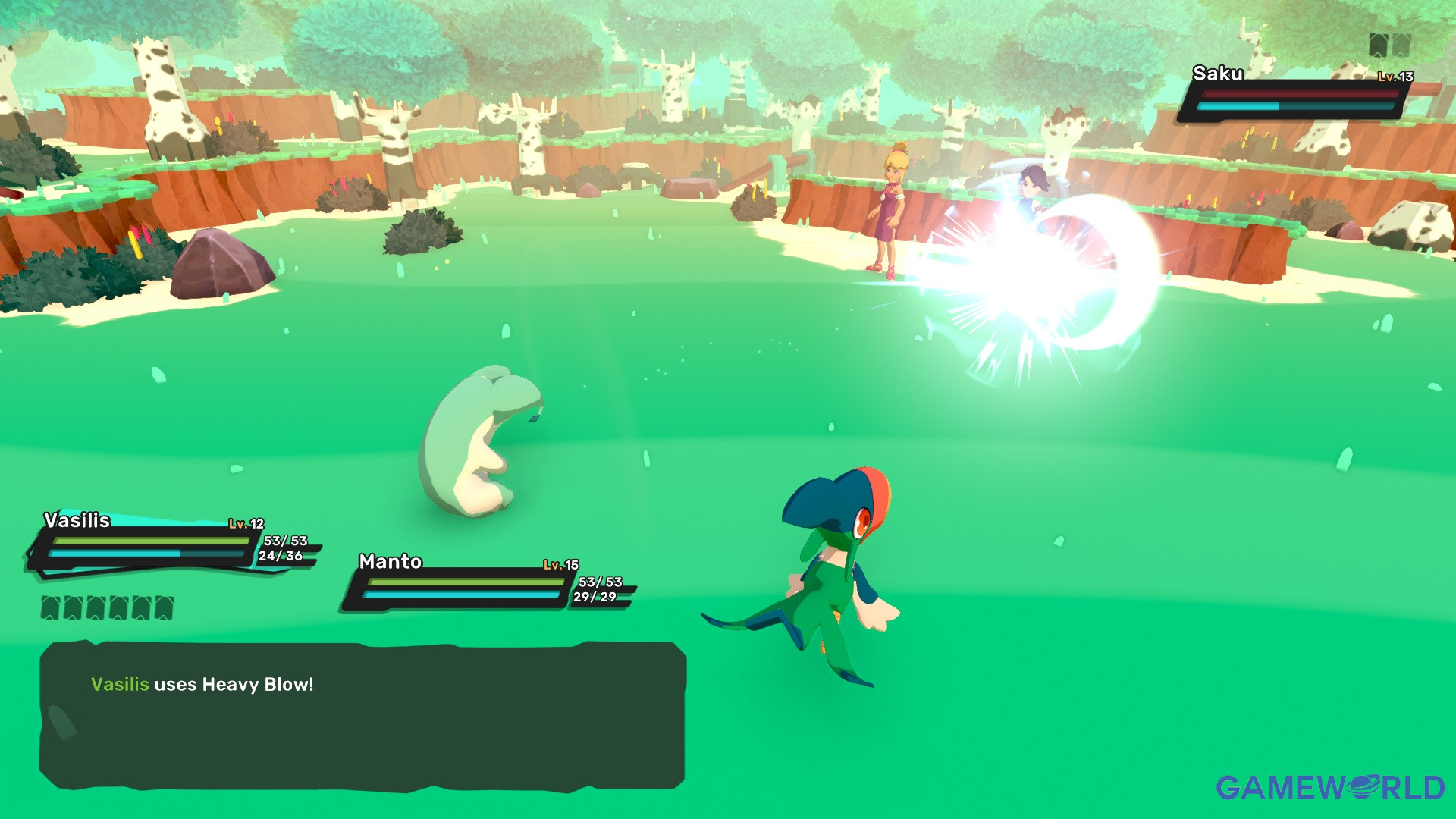This screenshot has width=1456, height=819.
Task: Click Saku's second enemy TemCard icon
Action: point(1401,45)
